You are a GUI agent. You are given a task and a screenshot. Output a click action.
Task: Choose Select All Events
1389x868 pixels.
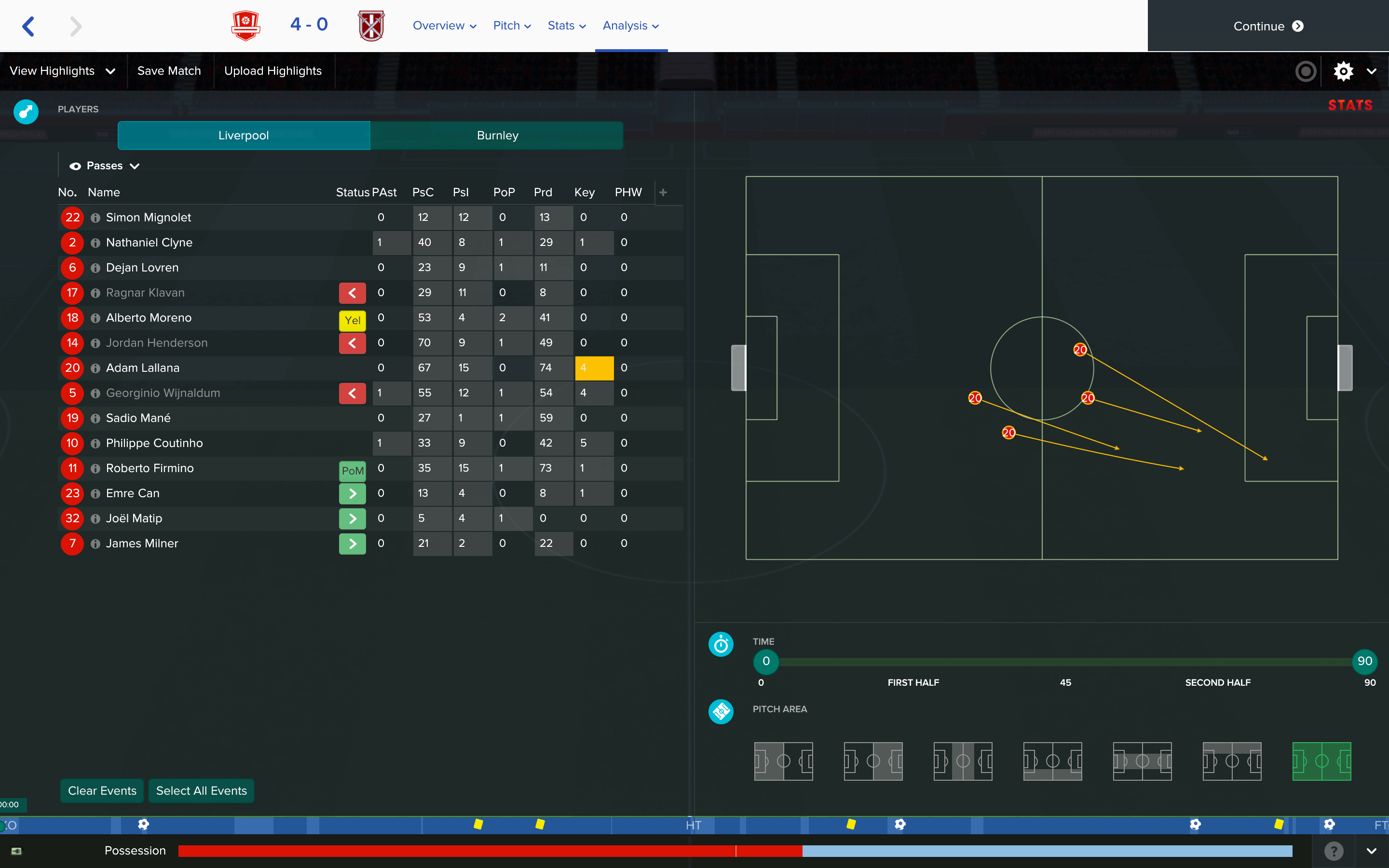click(201, 790)
